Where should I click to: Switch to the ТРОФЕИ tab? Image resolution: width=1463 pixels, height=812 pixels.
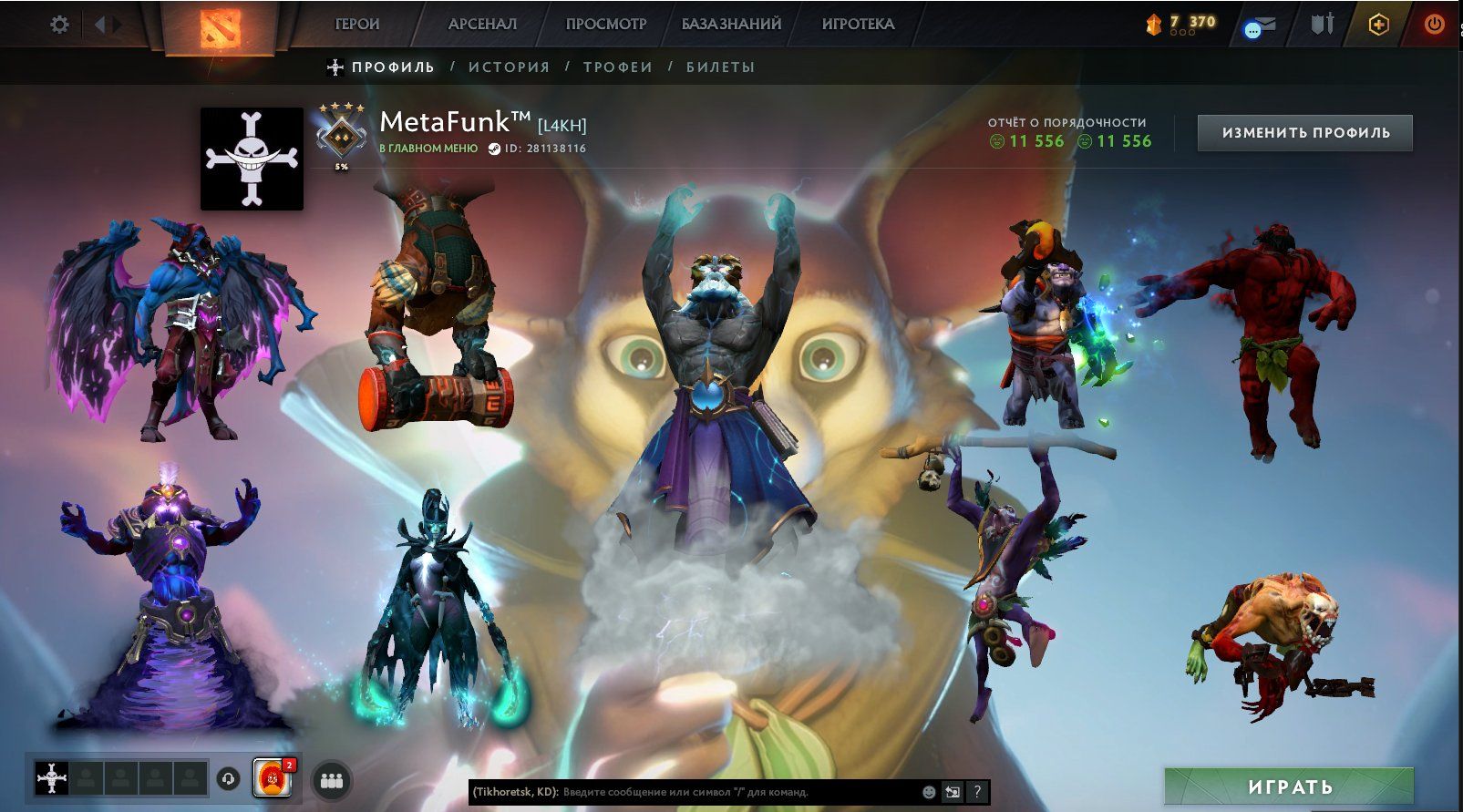618,67
